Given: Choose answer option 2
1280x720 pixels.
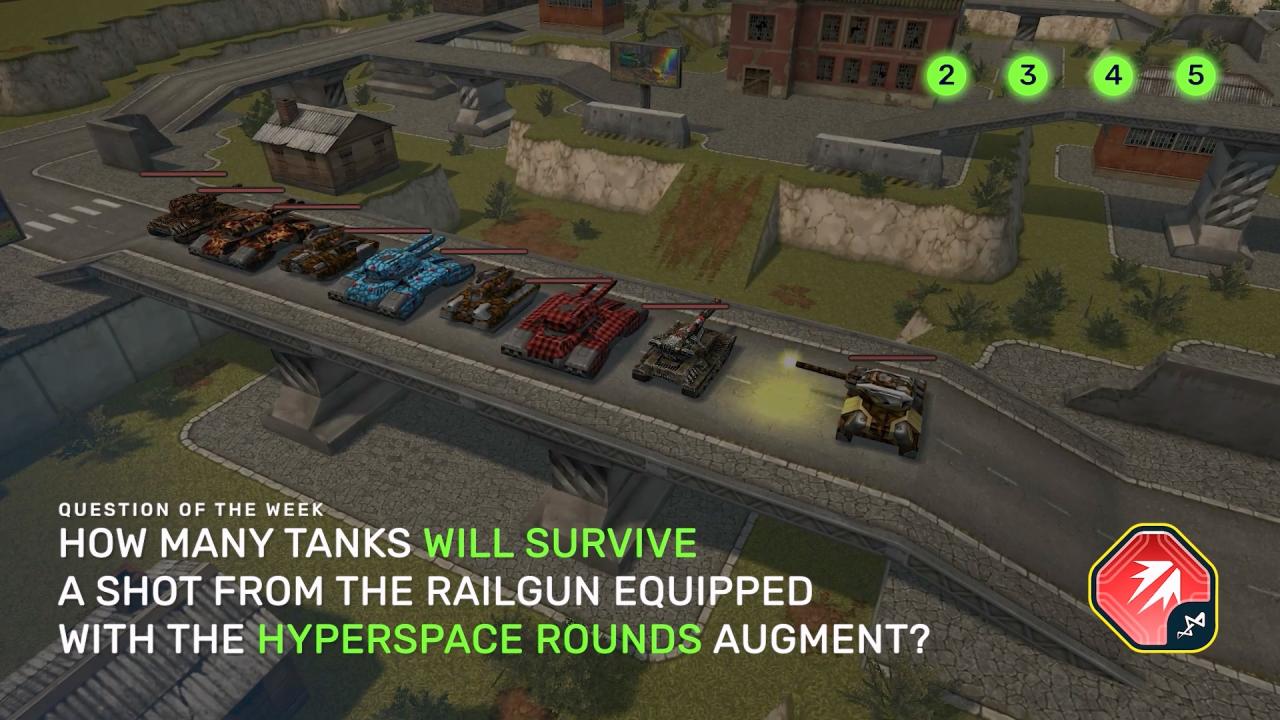Looking at the screenshot, I should tap(946, 75).
